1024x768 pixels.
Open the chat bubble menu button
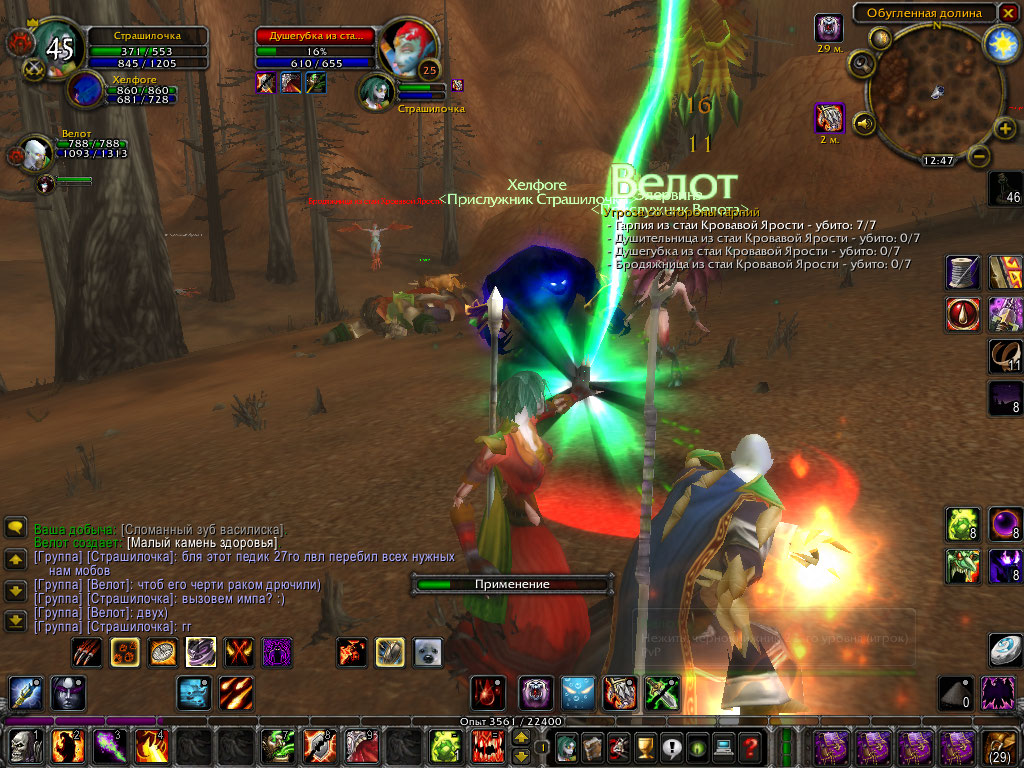[x=15, y=528]
